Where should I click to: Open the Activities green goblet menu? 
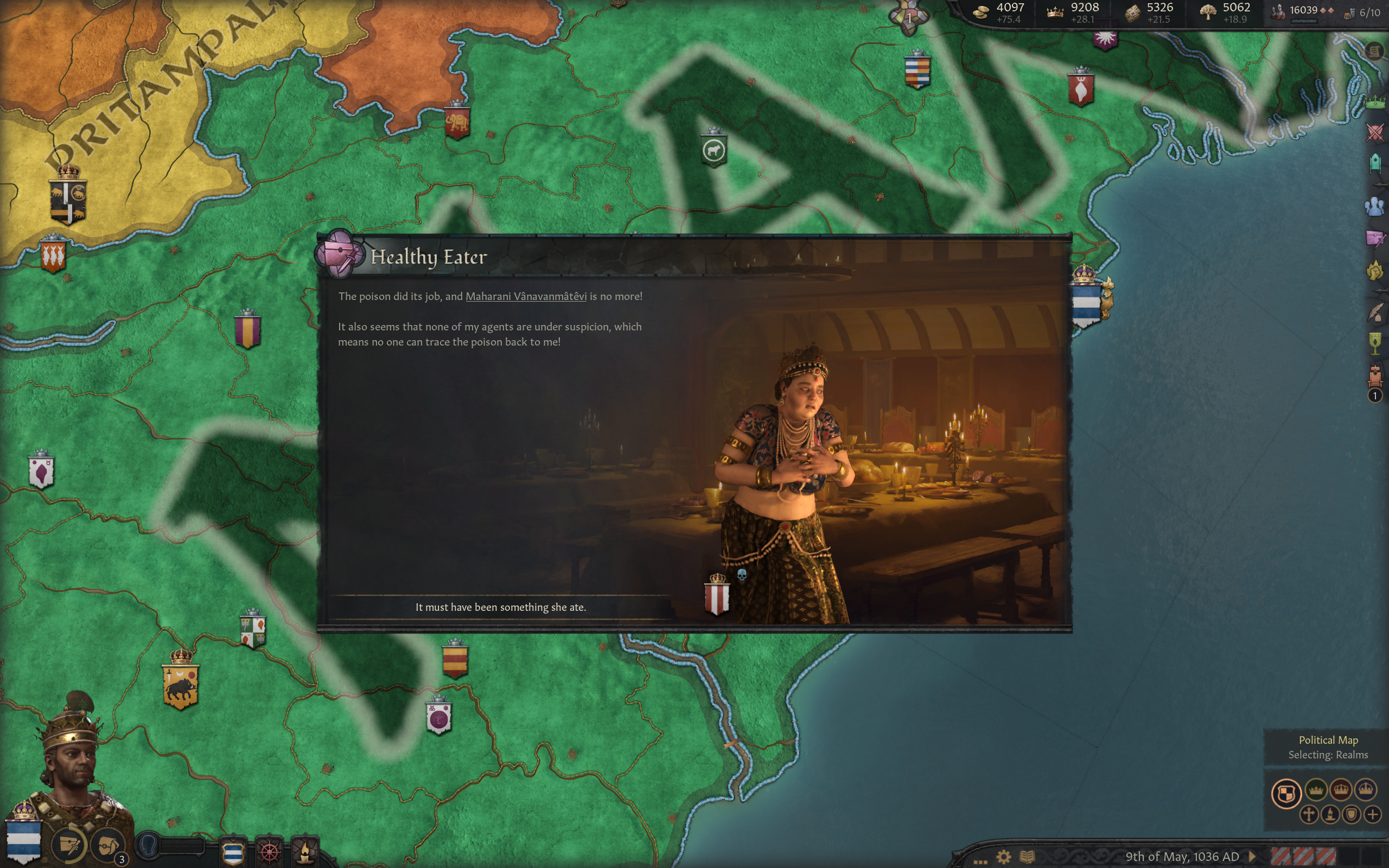[1375, 344]
